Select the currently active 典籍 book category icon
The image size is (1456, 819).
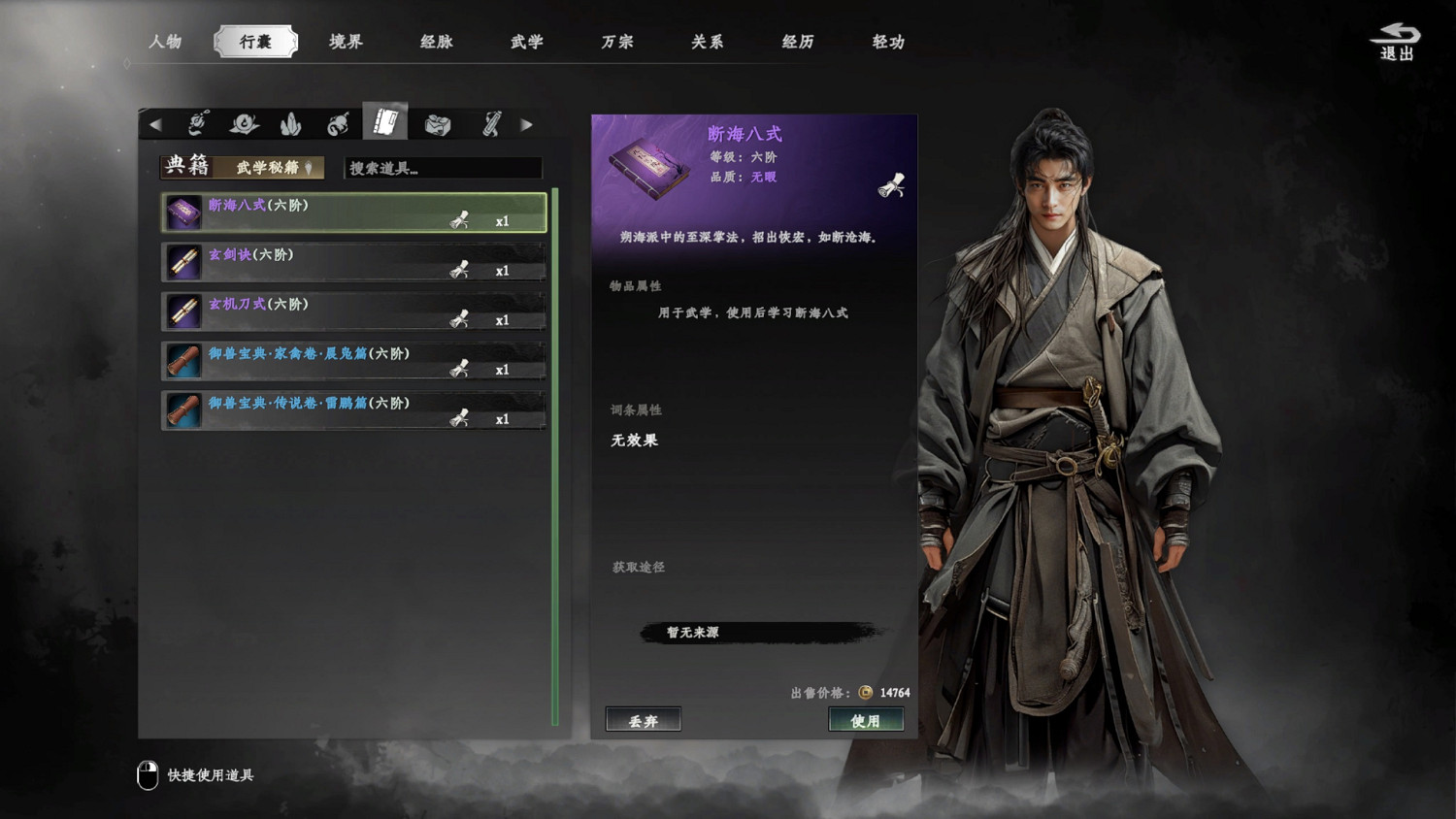click(x=386, y=121)
